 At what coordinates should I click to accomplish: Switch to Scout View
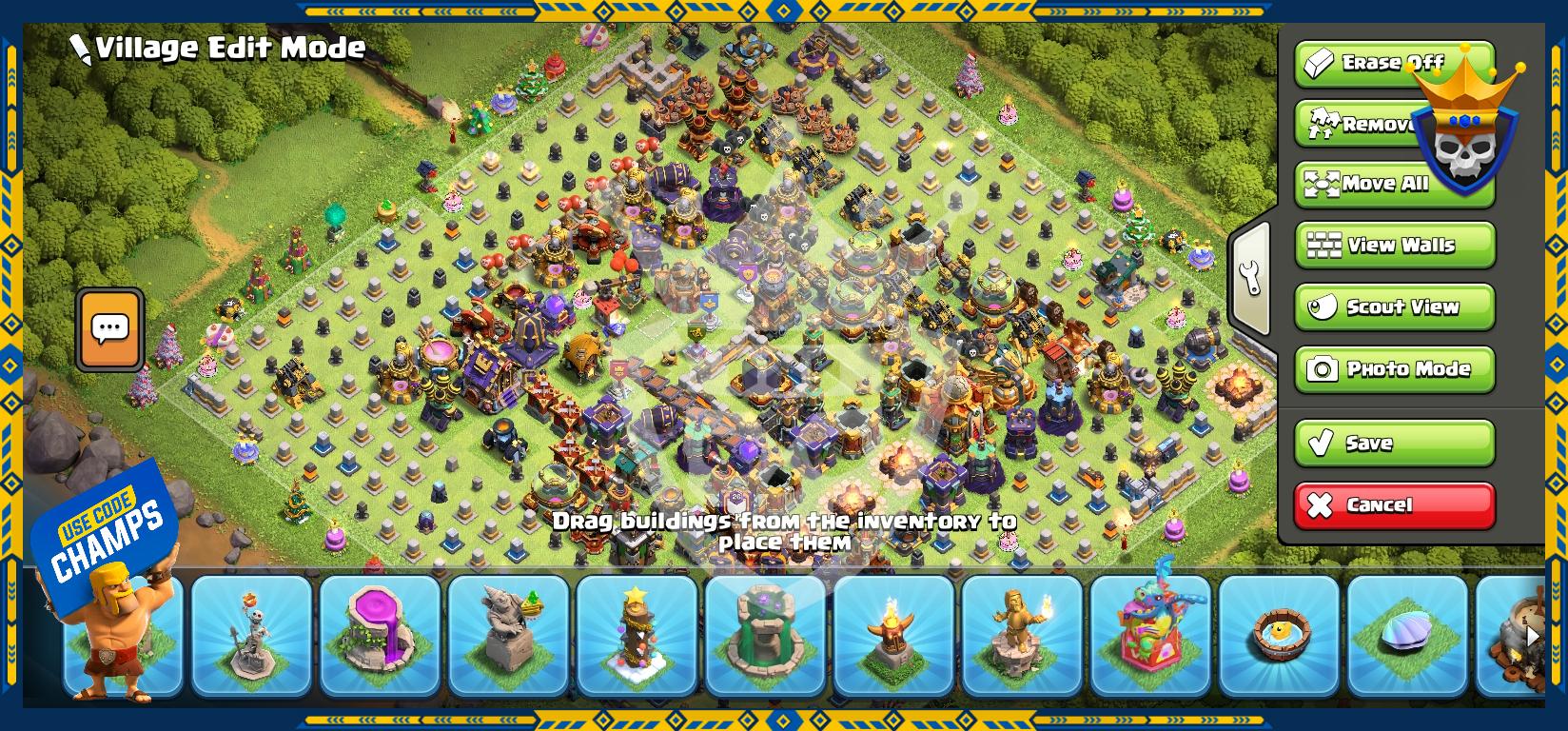coord(1395,306)
